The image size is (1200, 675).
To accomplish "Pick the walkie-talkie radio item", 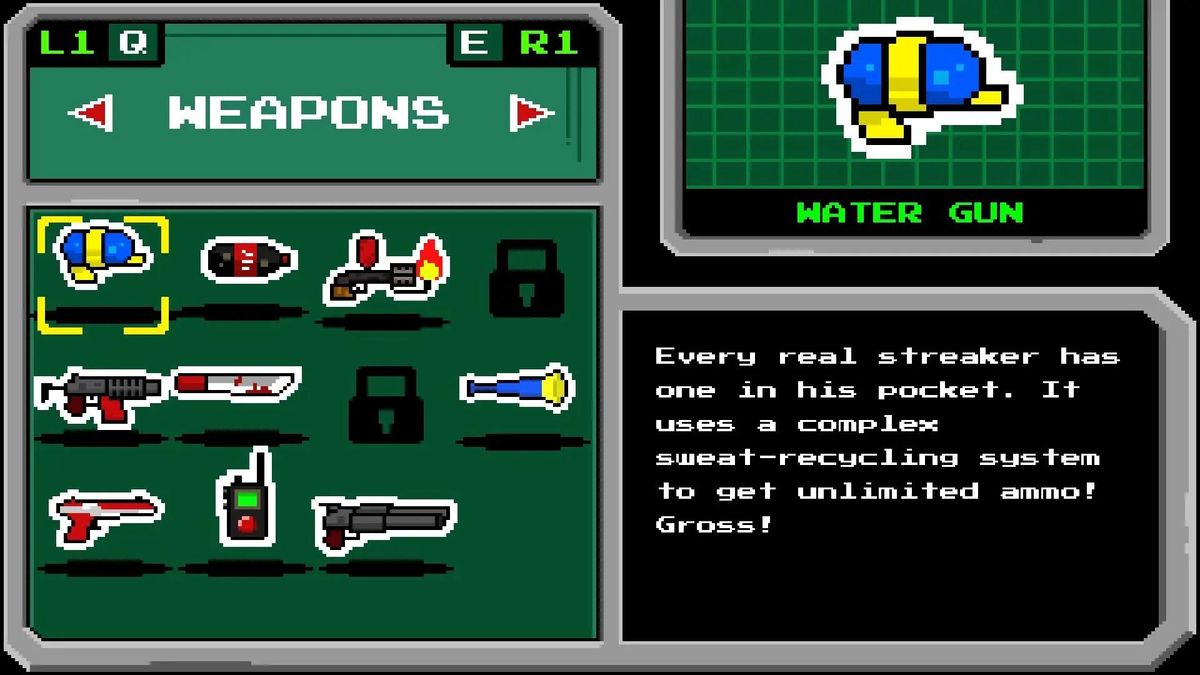I will [x=246, y=501].
